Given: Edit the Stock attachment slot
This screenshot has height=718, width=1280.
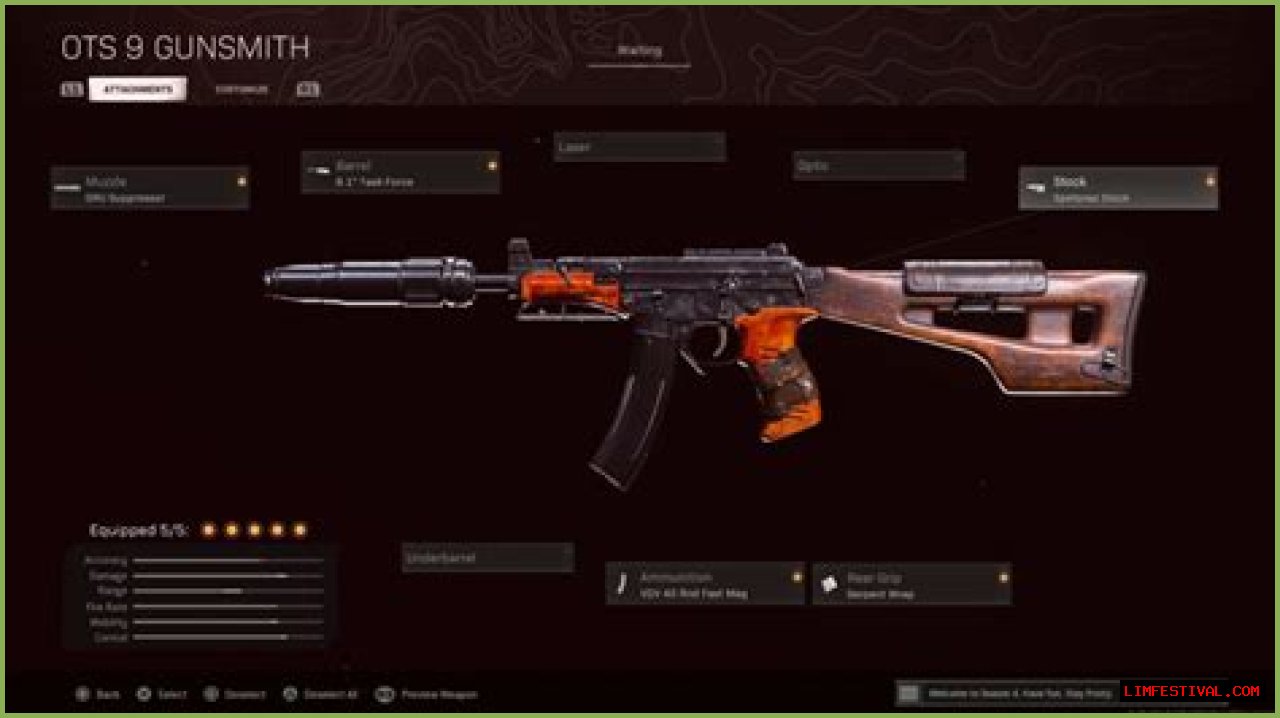Looking at the screenshot, I should coord(1118,188).
